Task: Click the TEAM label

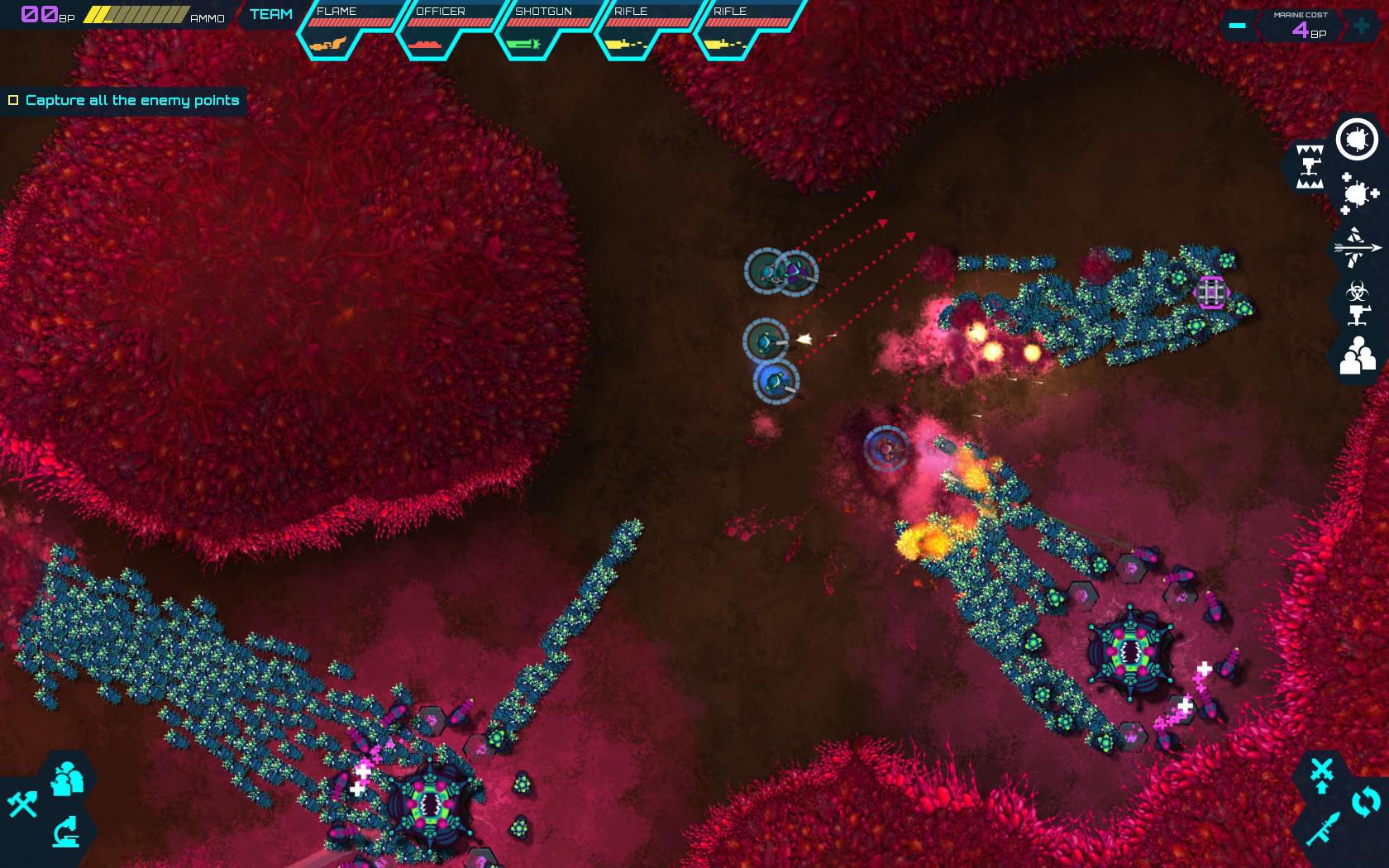Action: [x=272, y=13]
